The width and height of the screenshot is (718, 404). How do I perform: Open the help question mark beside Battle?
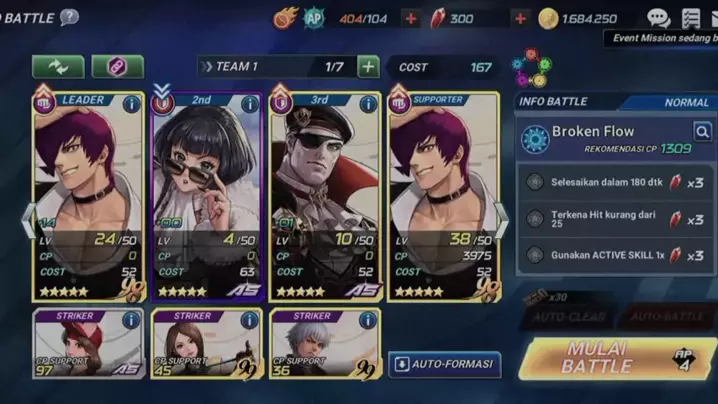coord(69,17)
